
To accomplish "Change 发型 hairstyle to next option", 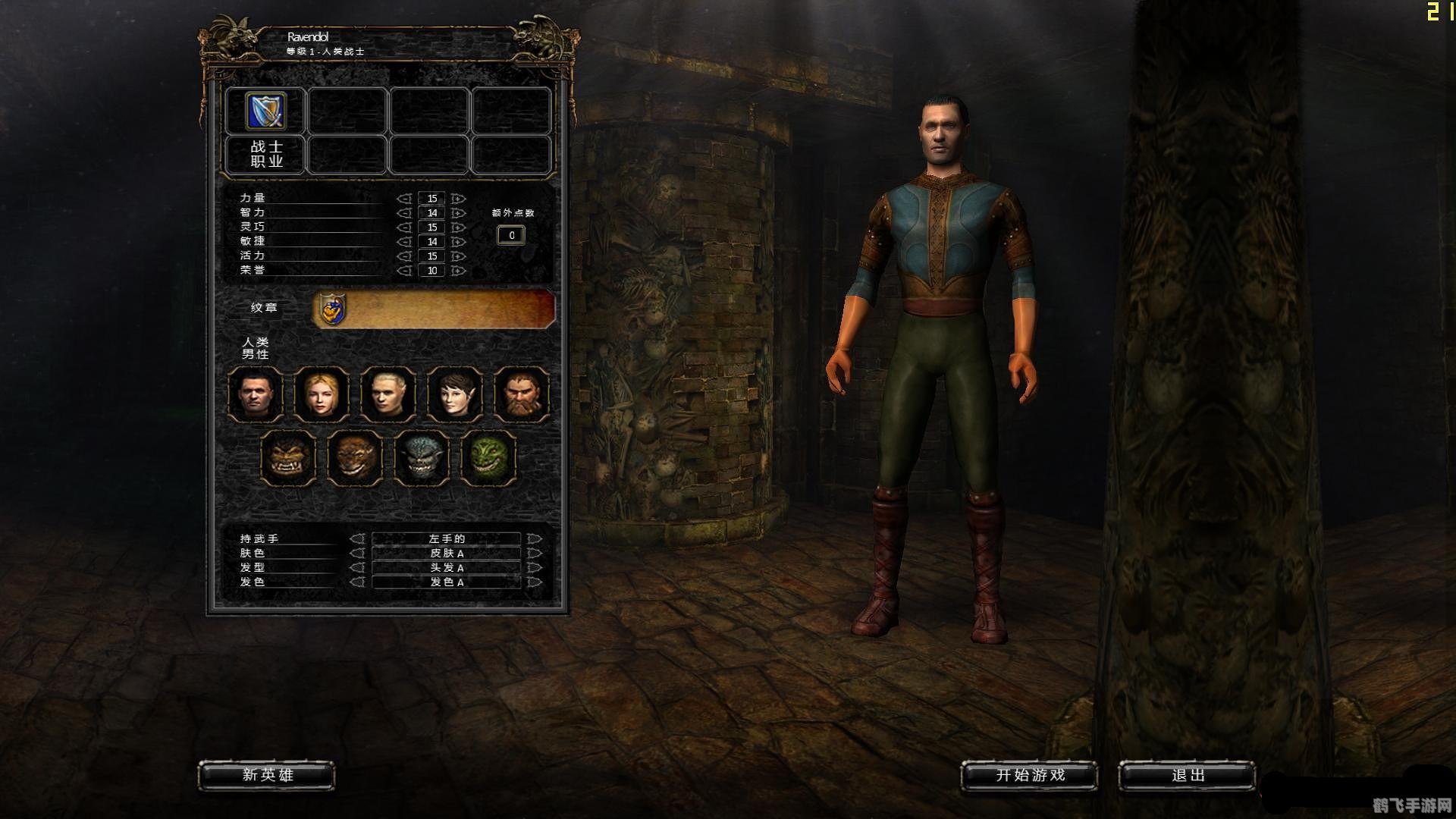I will (x=535, y=568).
